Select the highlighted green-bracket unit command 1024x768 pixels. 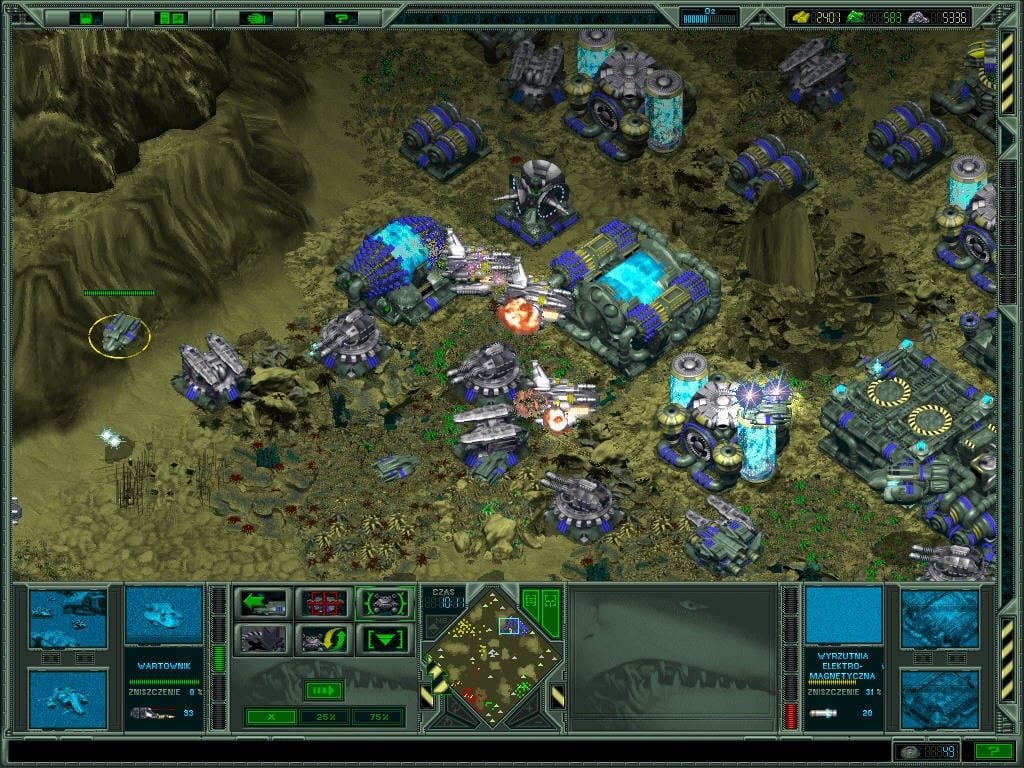click(385, 603)
